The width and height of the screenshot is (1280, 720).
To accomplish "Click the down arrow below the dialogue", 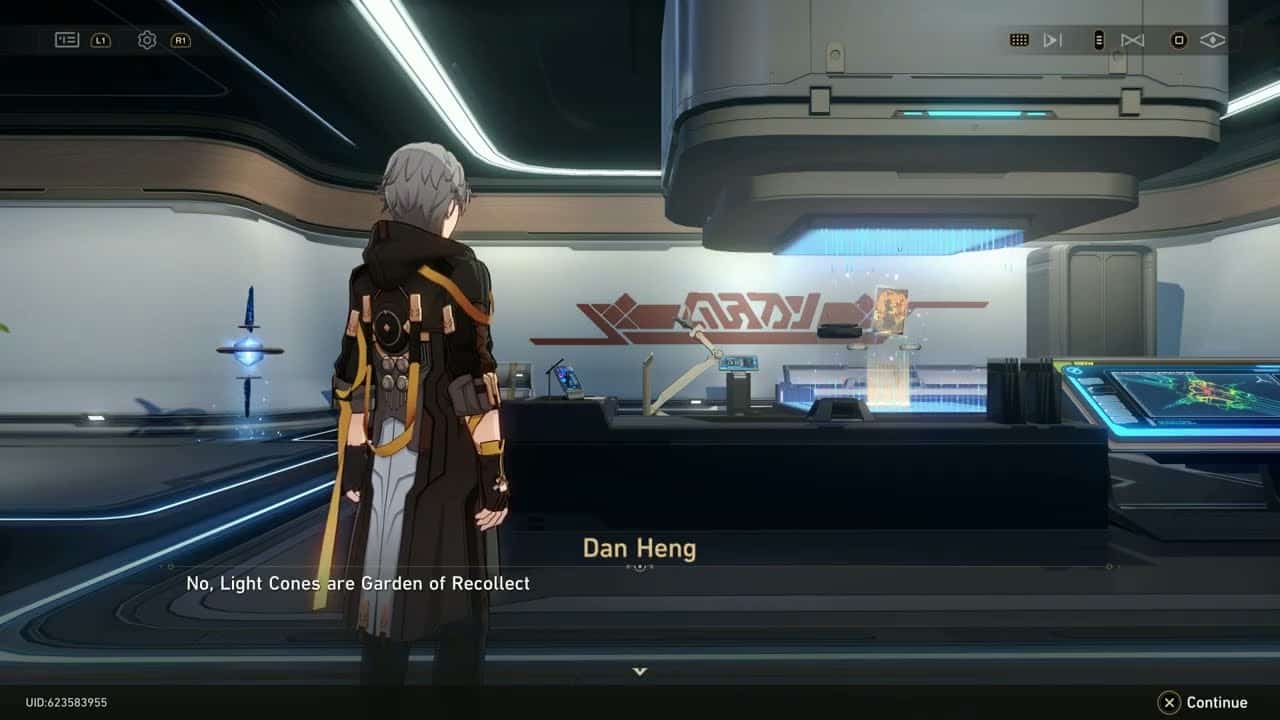I will coord(640,671).
